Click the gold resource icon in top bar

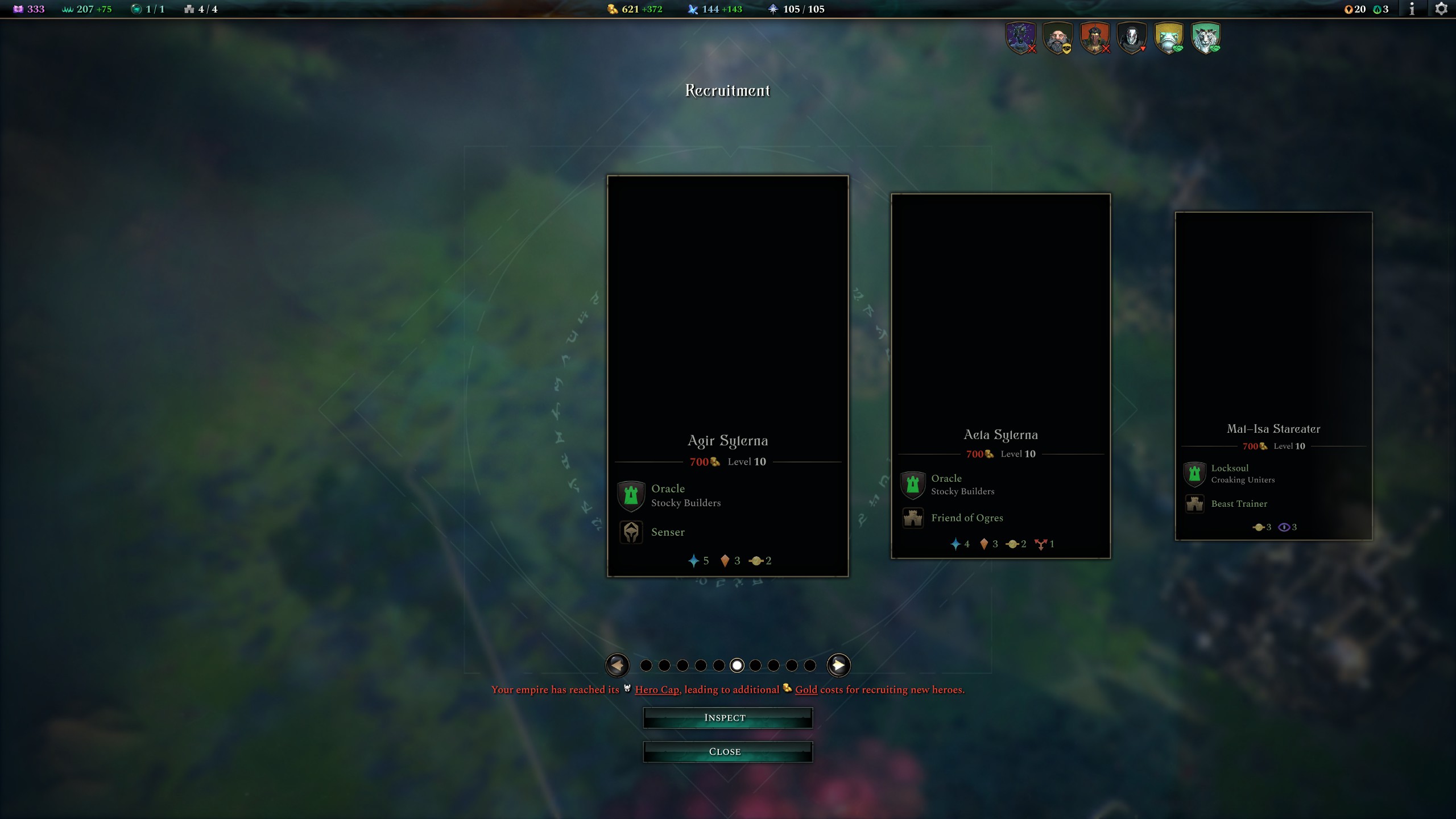pos(613,9)
